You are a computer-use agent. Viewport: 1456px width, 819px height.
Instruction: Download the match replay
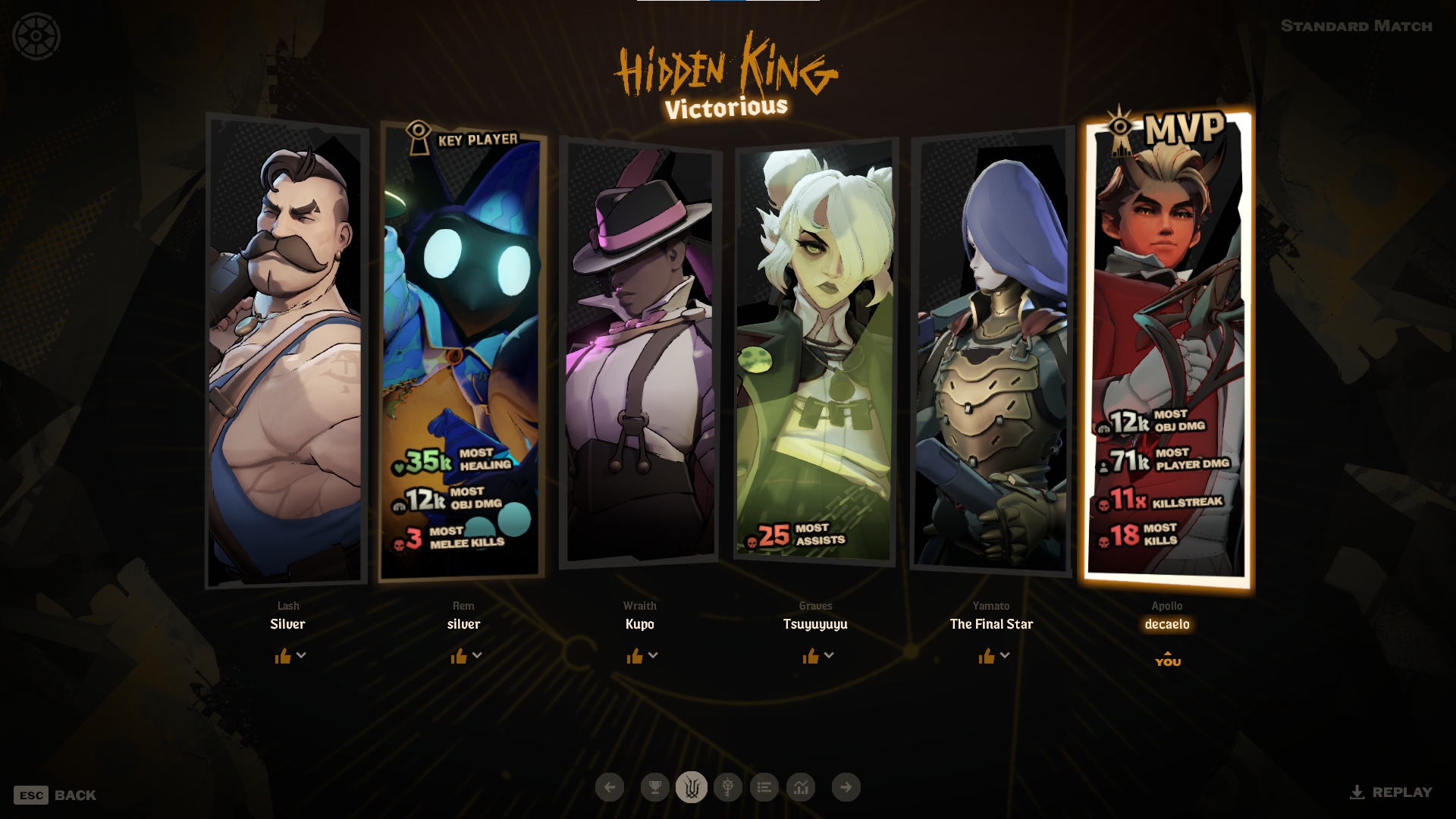1391,792
